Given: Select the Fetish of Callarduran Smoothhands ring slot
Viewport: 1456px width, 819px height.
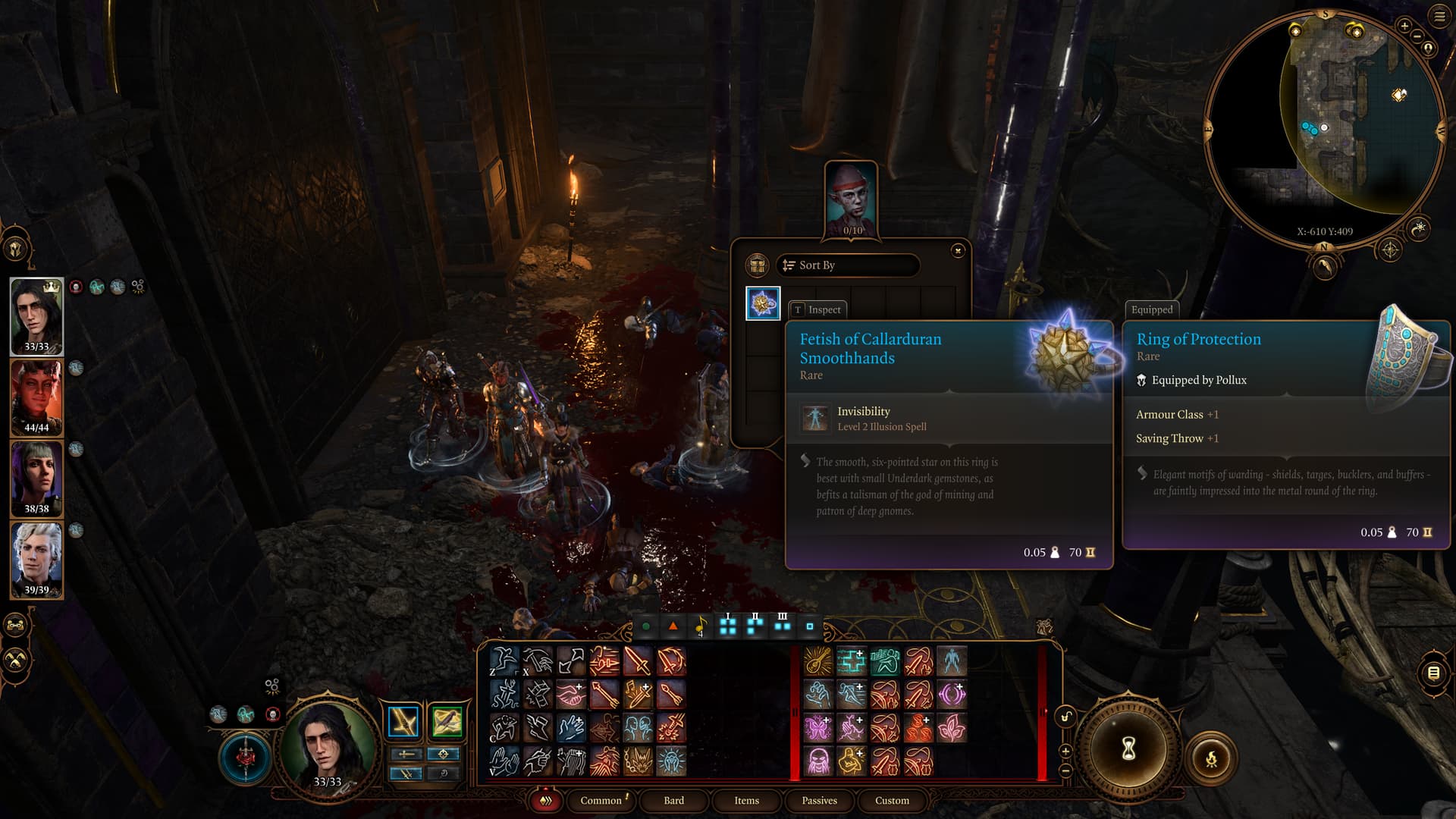Looking at the screenshot, I should 763,303.
